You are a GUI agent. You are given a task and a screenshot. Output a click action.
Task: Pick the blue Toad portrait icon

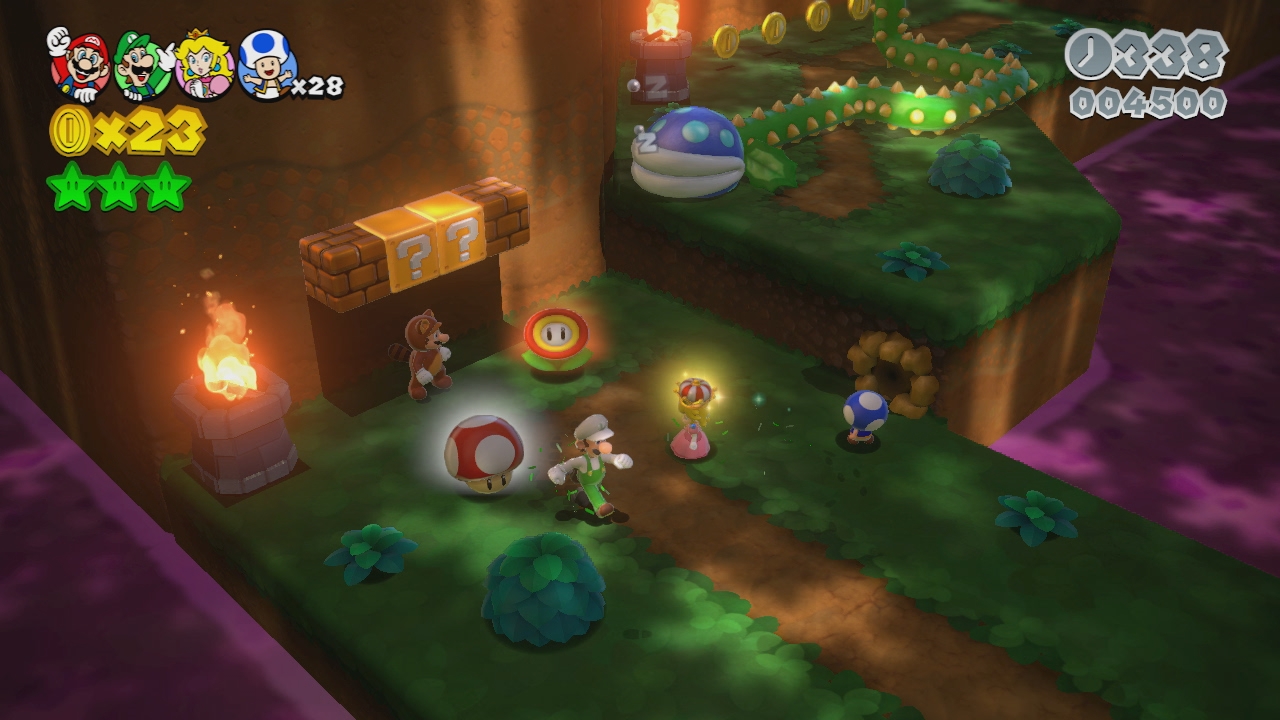(x=266, y=65)
